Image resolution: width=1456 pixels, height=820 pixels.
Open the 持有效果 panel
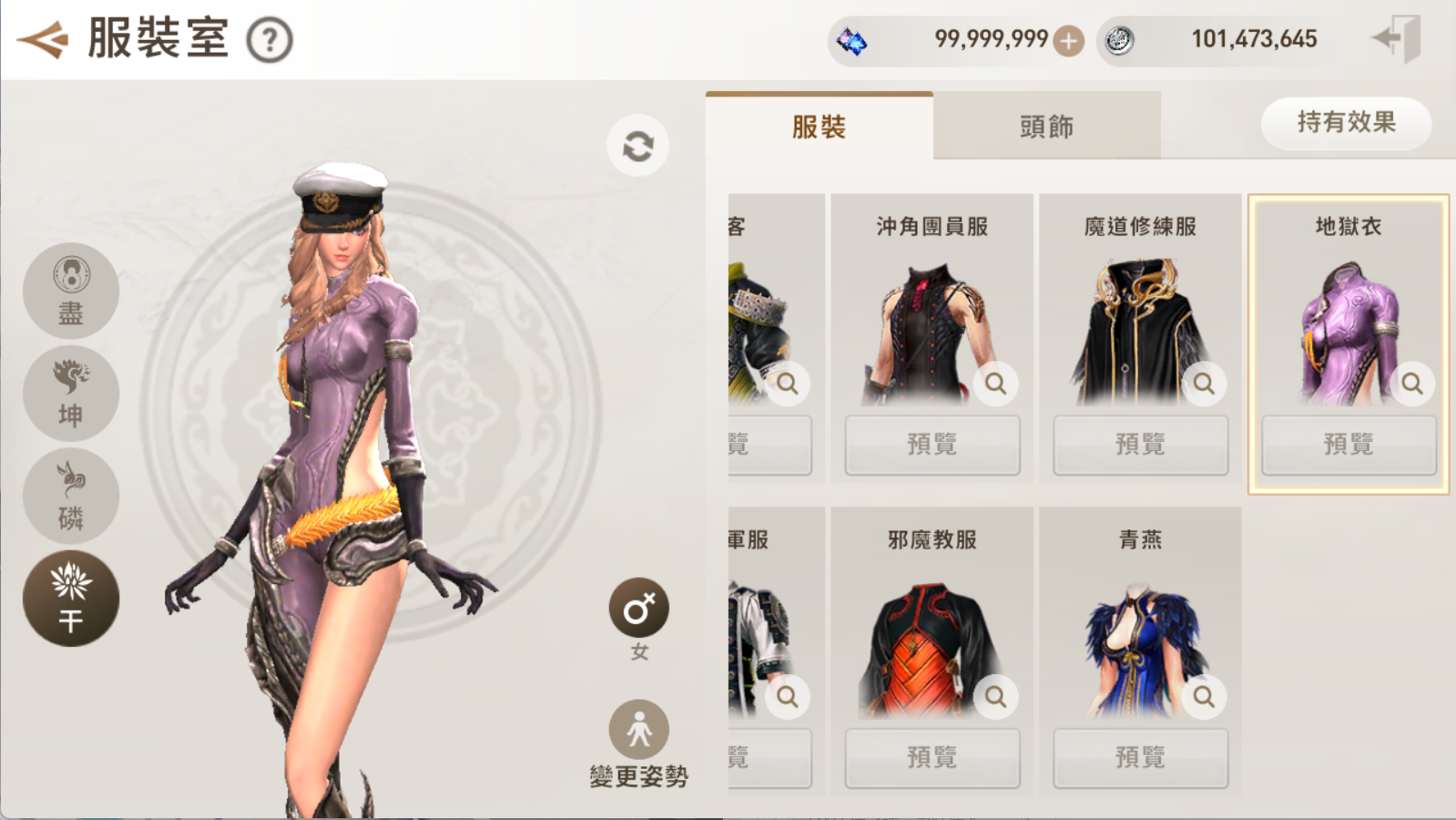[x=1345, y=123]
